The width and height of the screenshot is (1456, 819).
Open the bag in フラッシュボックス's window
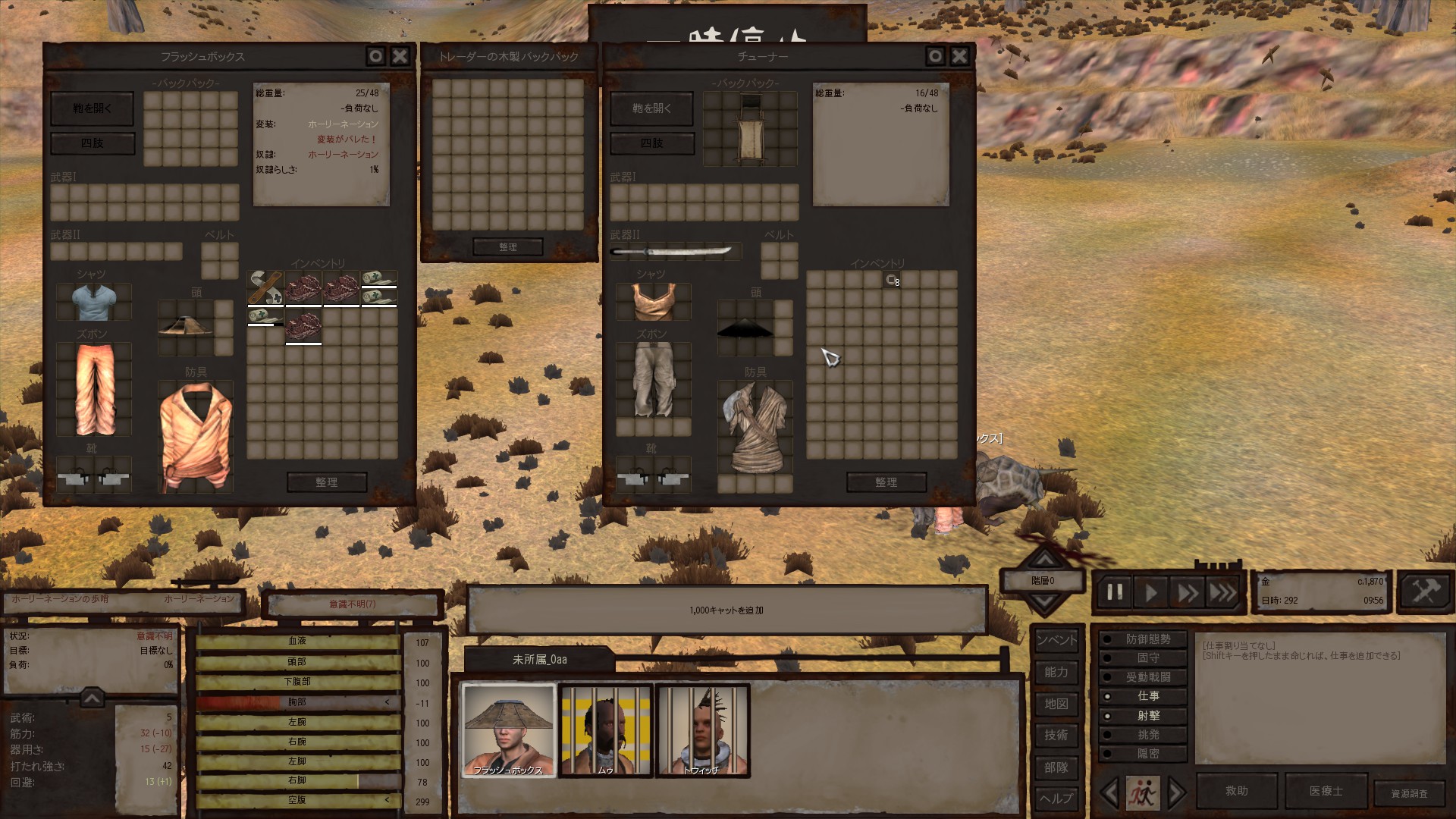point(92,108)
